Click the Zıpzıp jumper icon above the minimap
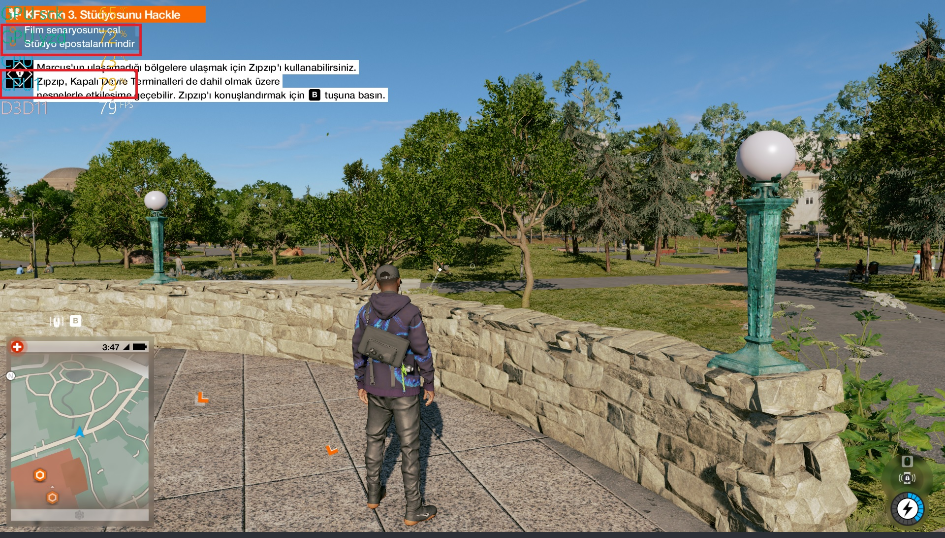Viewport: 945px width, 538px height. 60,321
